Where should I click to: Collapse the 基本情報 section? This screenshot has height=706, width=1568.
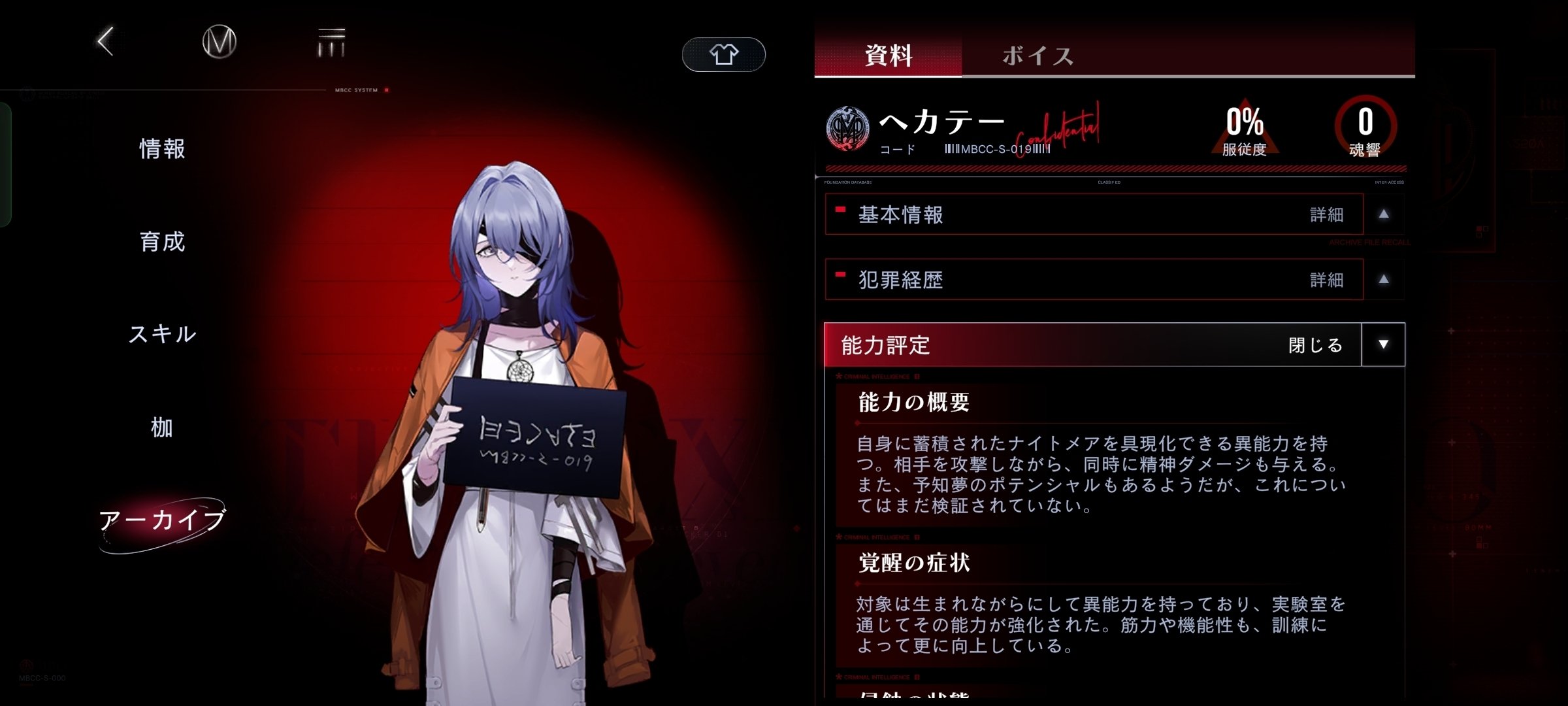1384,214
